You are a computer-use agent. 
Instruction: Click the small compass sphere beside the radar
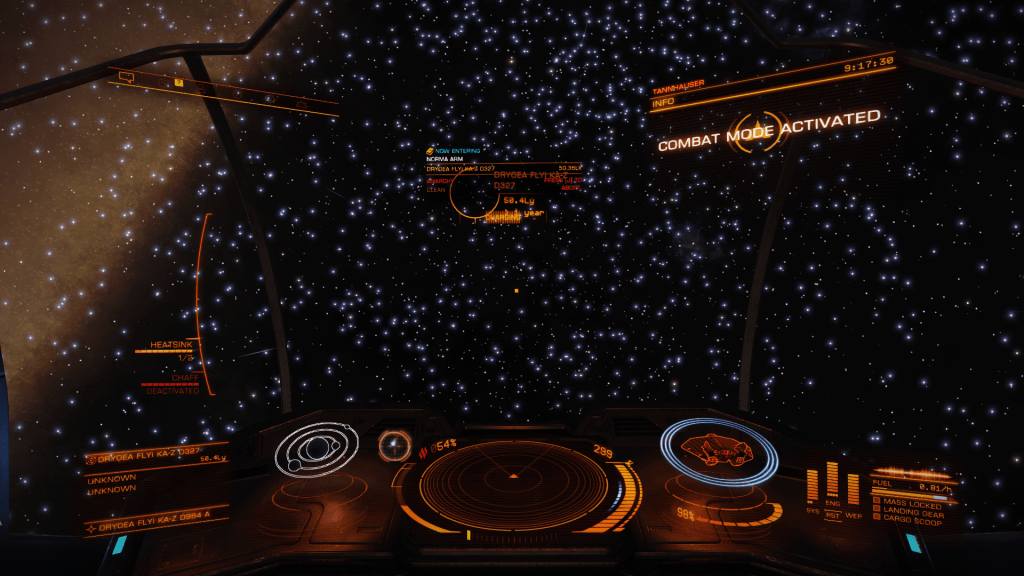pyautogui.click(x=394, y=445)
